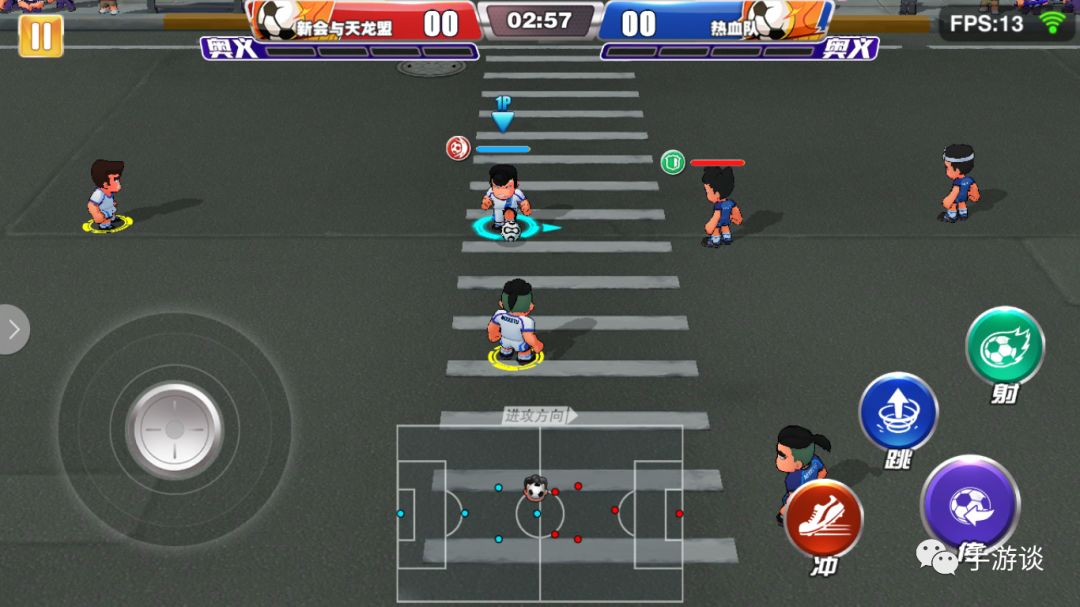Hit the purple pass (传) button
This screenshot has width=1080, height=607.
pyautogui.click(x=969, y=504)
